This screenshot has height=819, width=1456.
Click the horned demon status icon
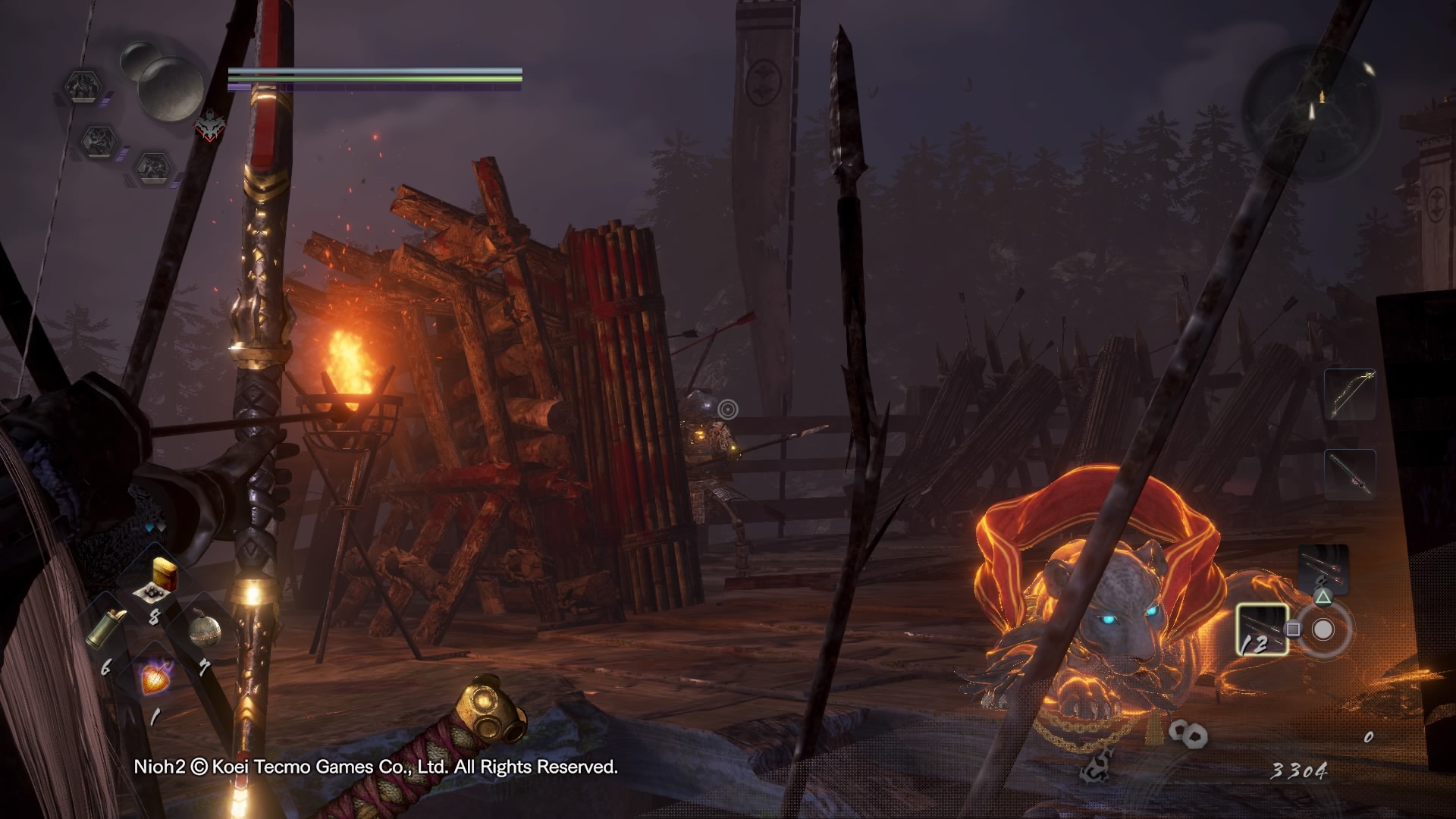point(210,126)
